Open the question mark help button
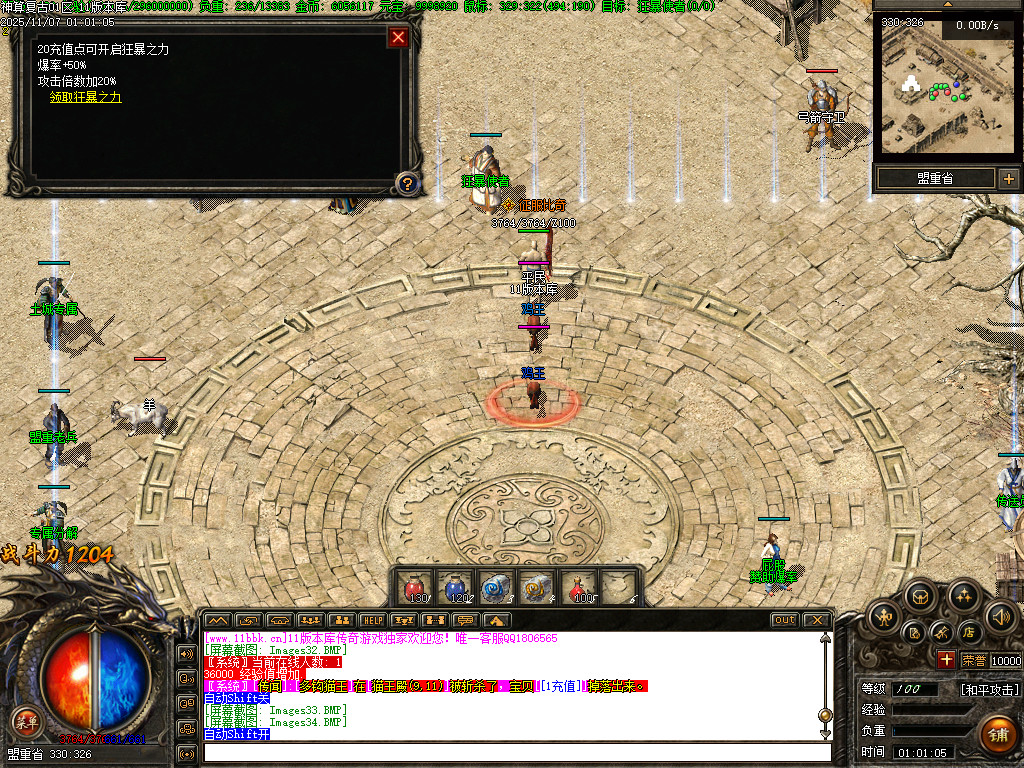This screenshot has height=768, width=1024. (406, 183)
